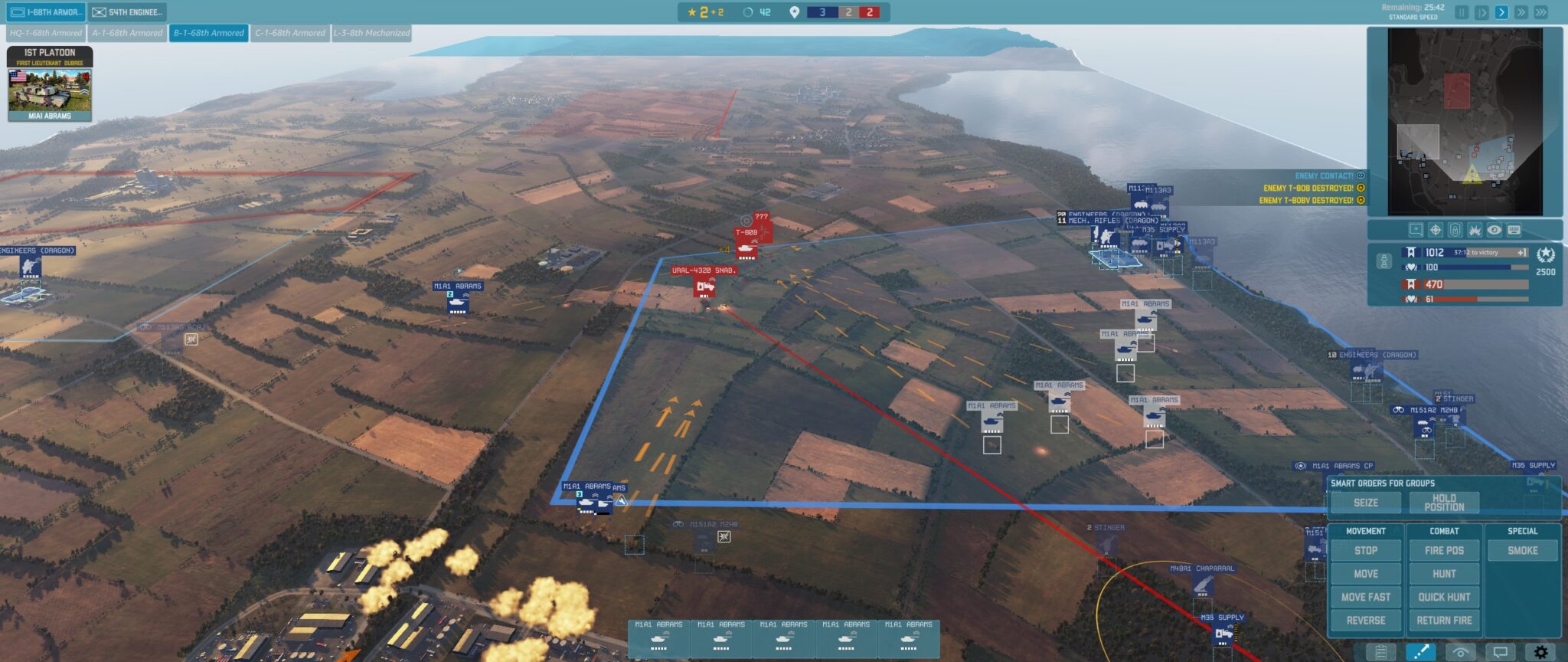Pause the game with the pause button
The width and height of the screenshot is (1568, 662).
[1461, 13]
